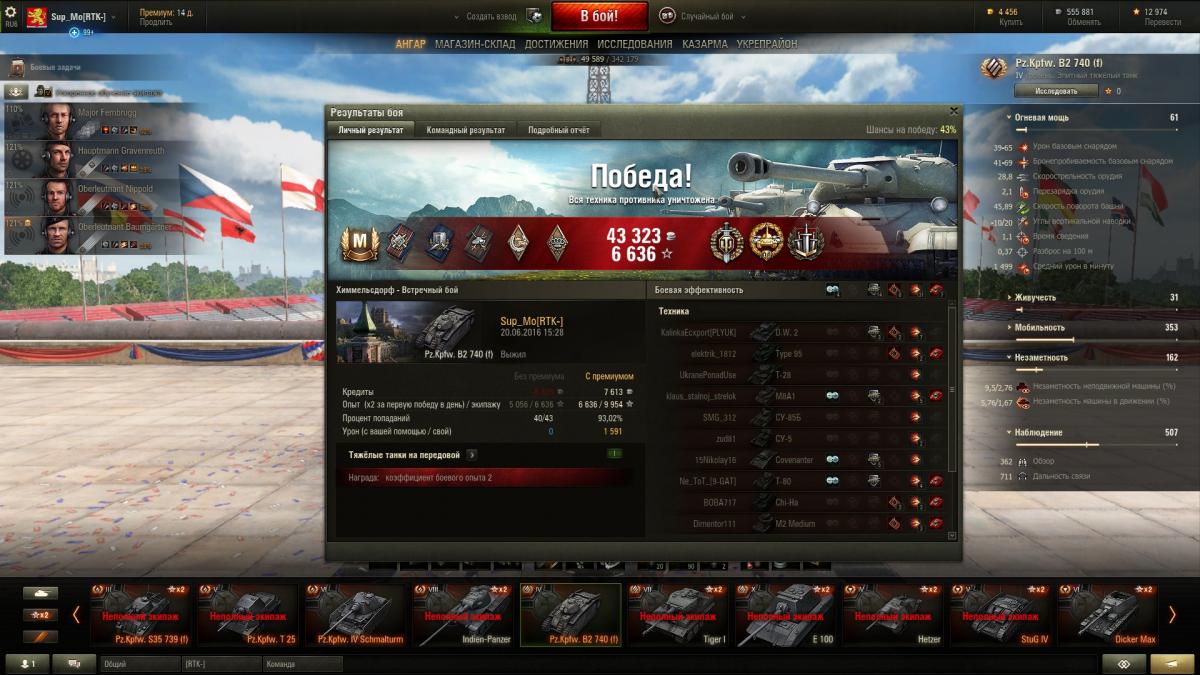Image resolution: width=1200 pixels, height=675 pixels.
Task: Select the Tiger I tank in the carousel
Action: click(680, 614)
